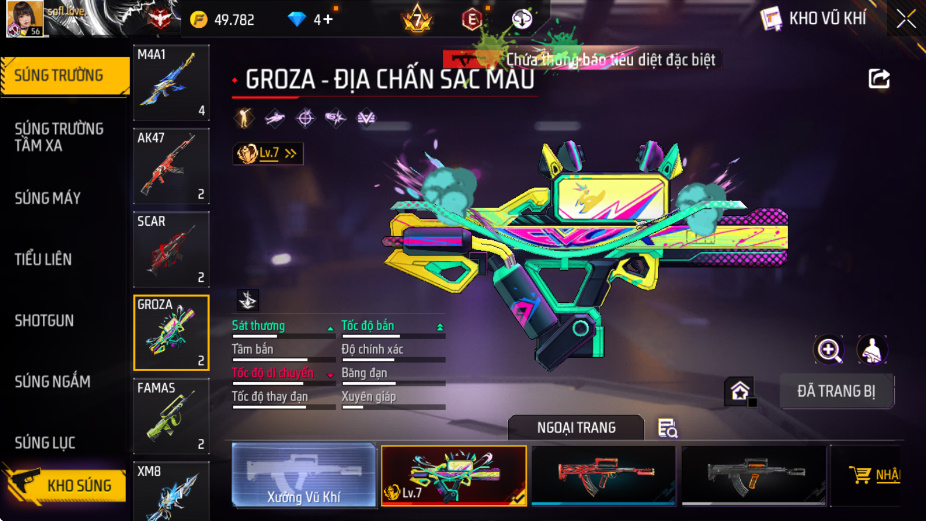Open the Kho Súng section
The width and height of the screenshot is (926, 521).
point(66,486)
